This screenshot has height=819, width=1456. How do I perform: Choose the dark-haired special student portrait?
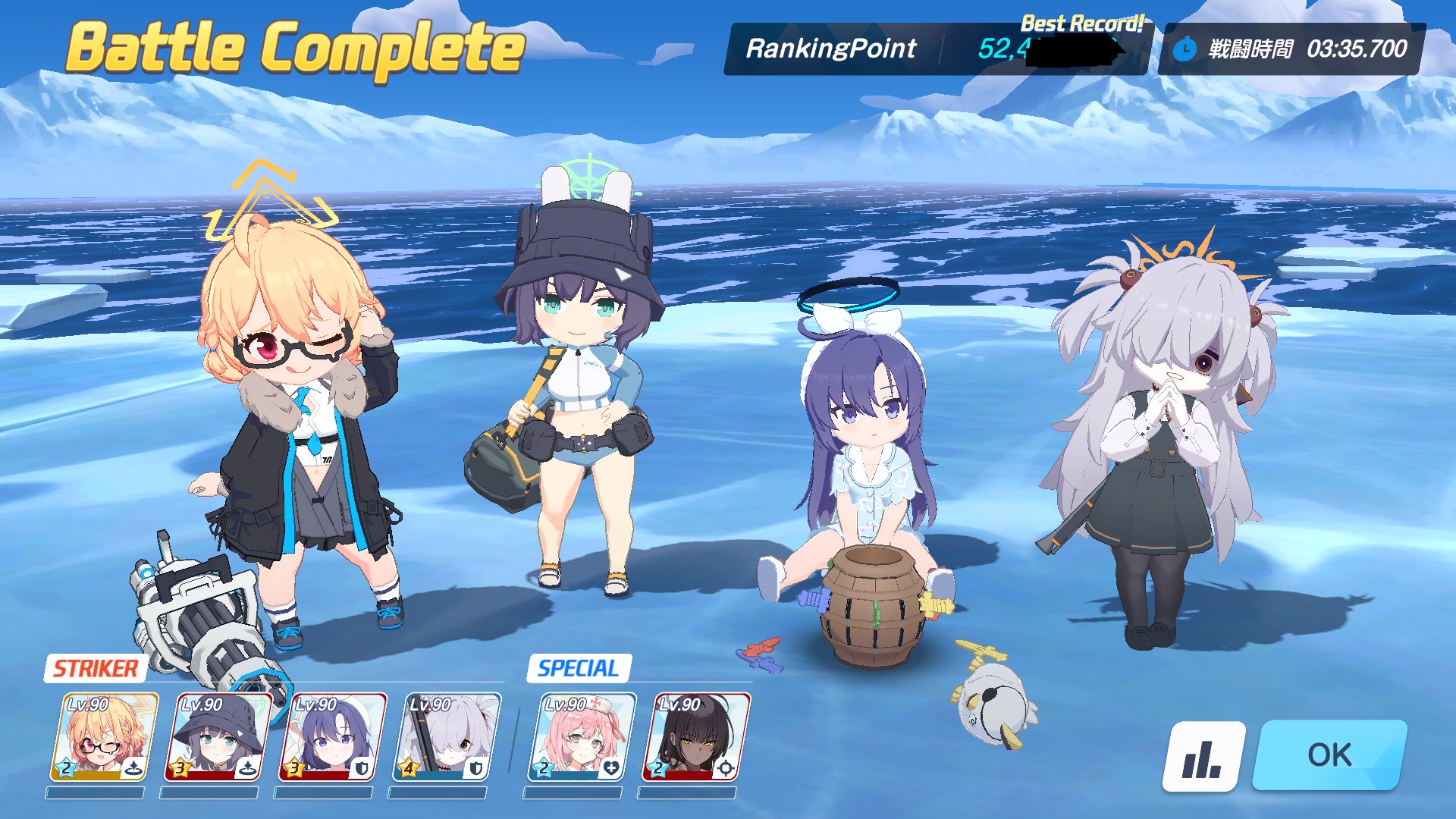pyautogui.click(x=695, y=737)
